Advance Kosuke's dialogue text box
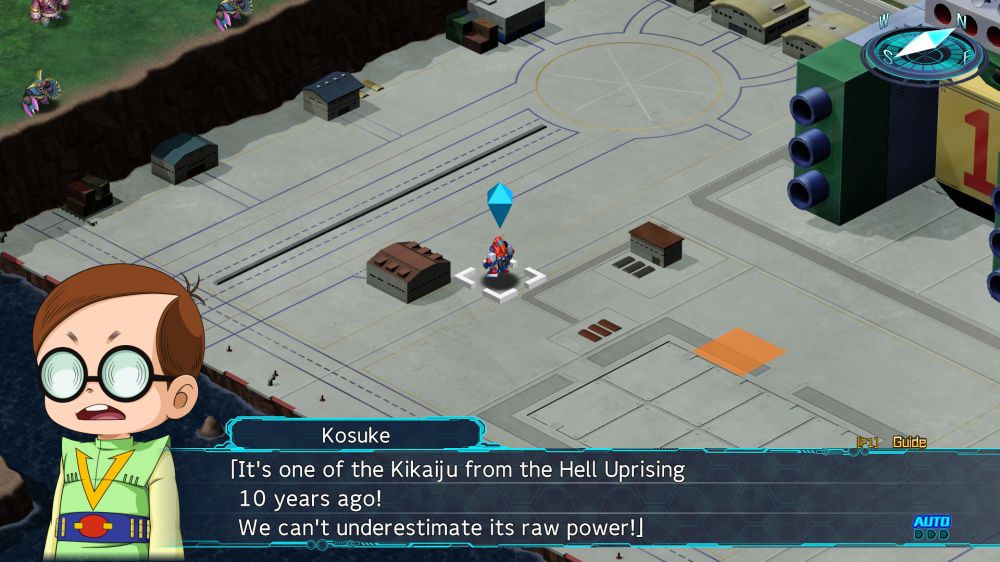1000x562 pixels. coord(560,498)
